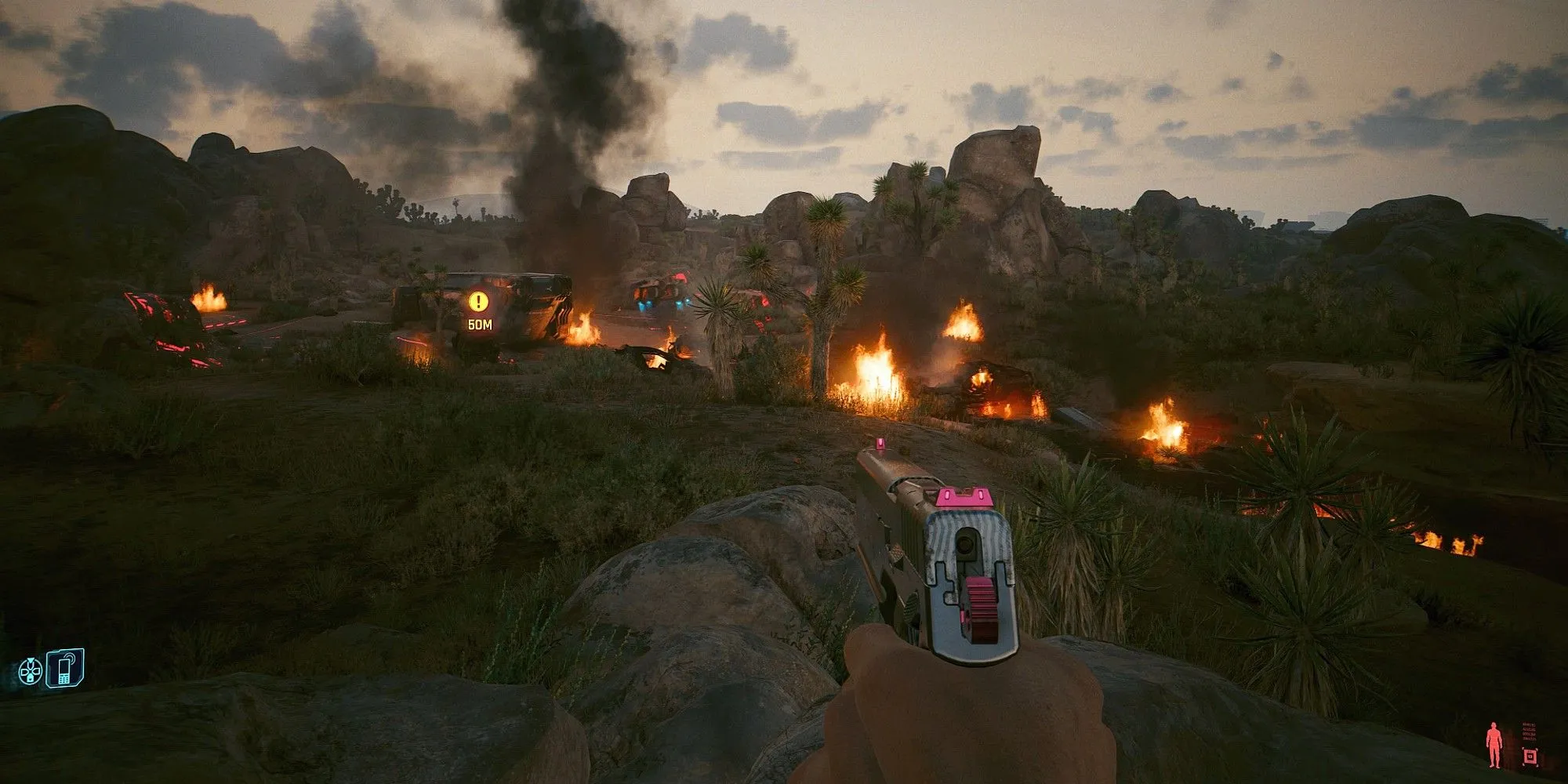Open the phone icon in the HUD
Image resolution: width=1568 pixels, height=784 pixels.
[x=65, y=669]
